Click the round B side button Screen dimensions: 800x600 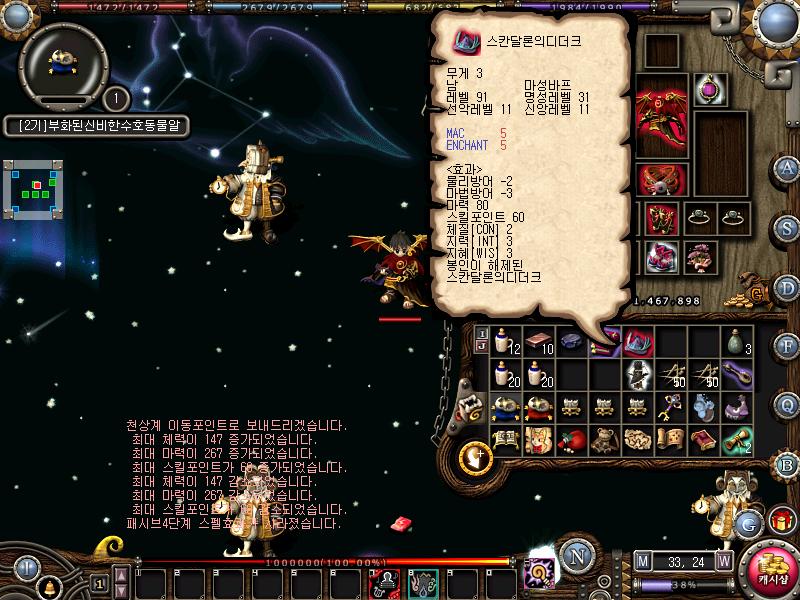[788, 463]
